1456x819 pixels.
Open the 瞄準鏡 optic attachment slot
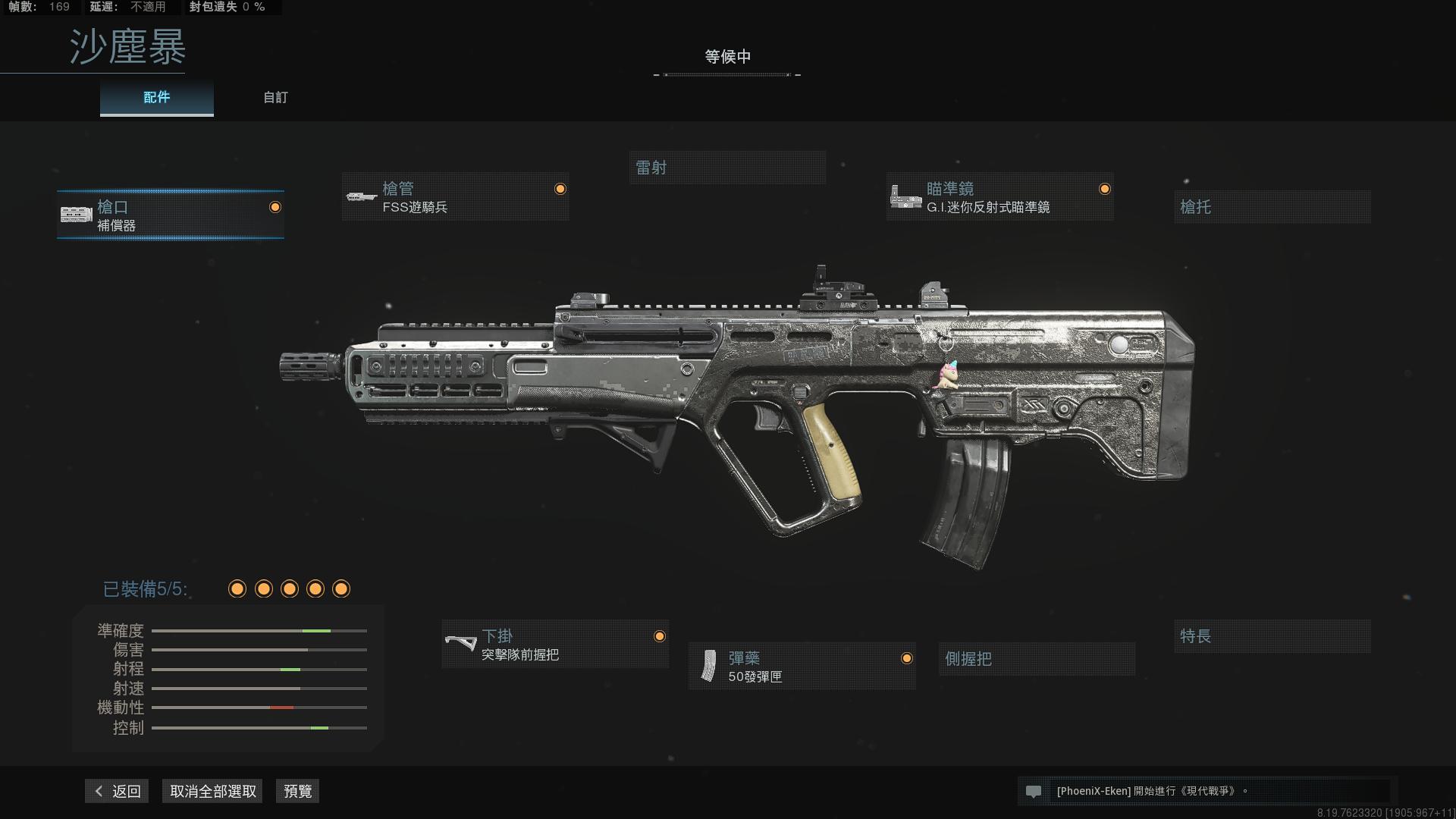tap(999, 197)
